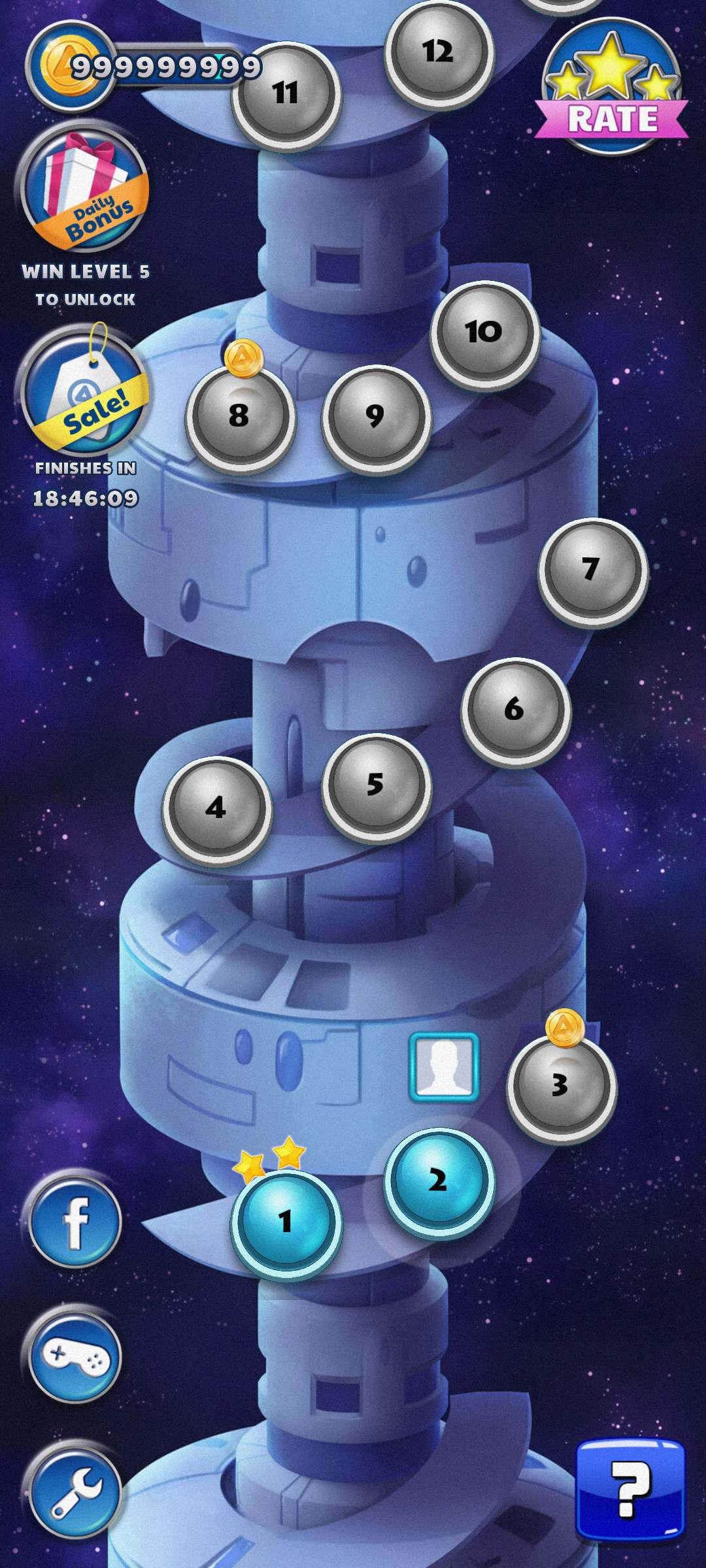The width and height of the screenshot is (706, 1568).
Task: Select level 5 node
Action: (376, 786)
